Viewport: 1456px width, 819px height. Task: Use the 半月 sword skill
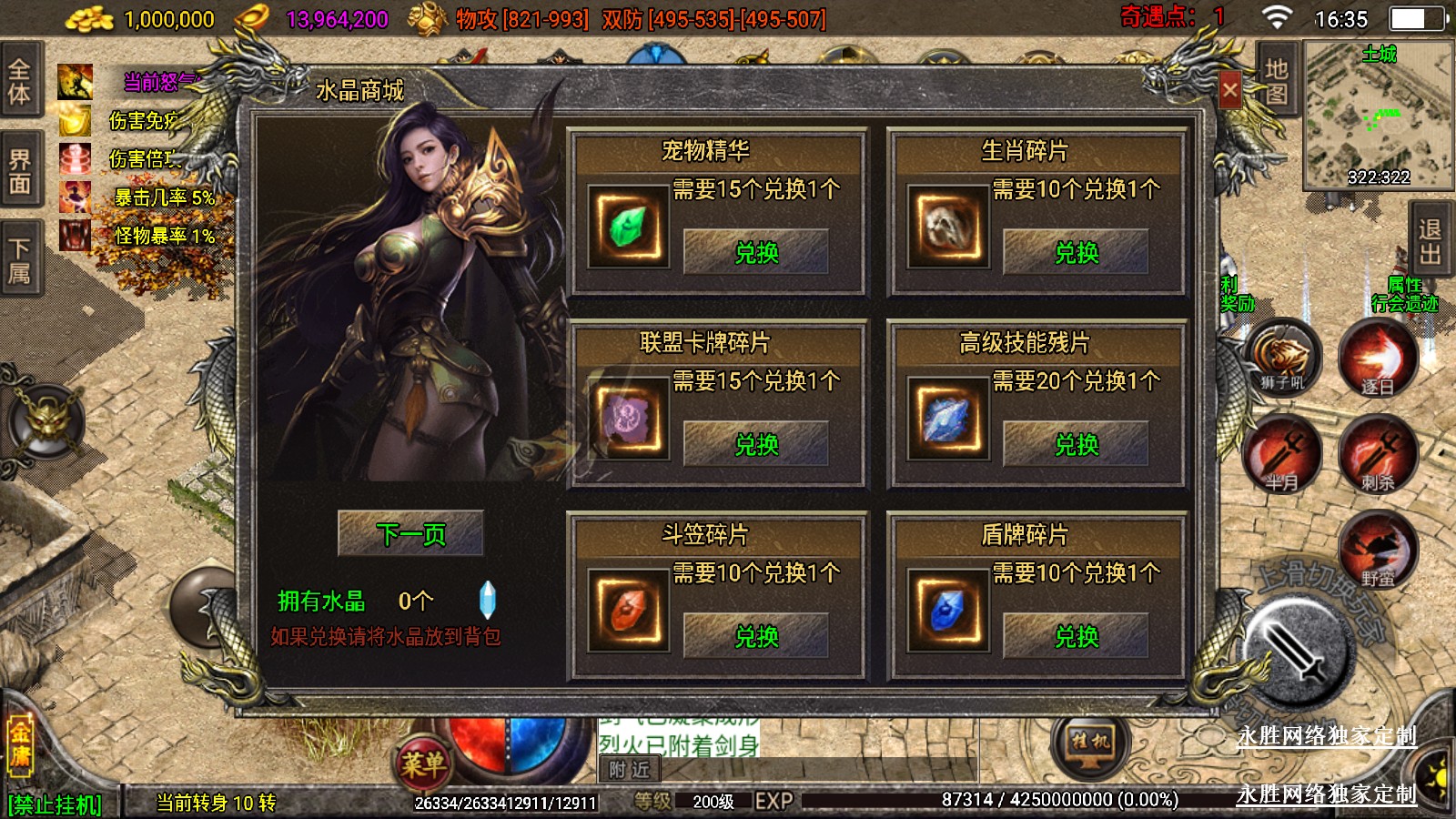pyautogui.click(x=1282, y=454)
